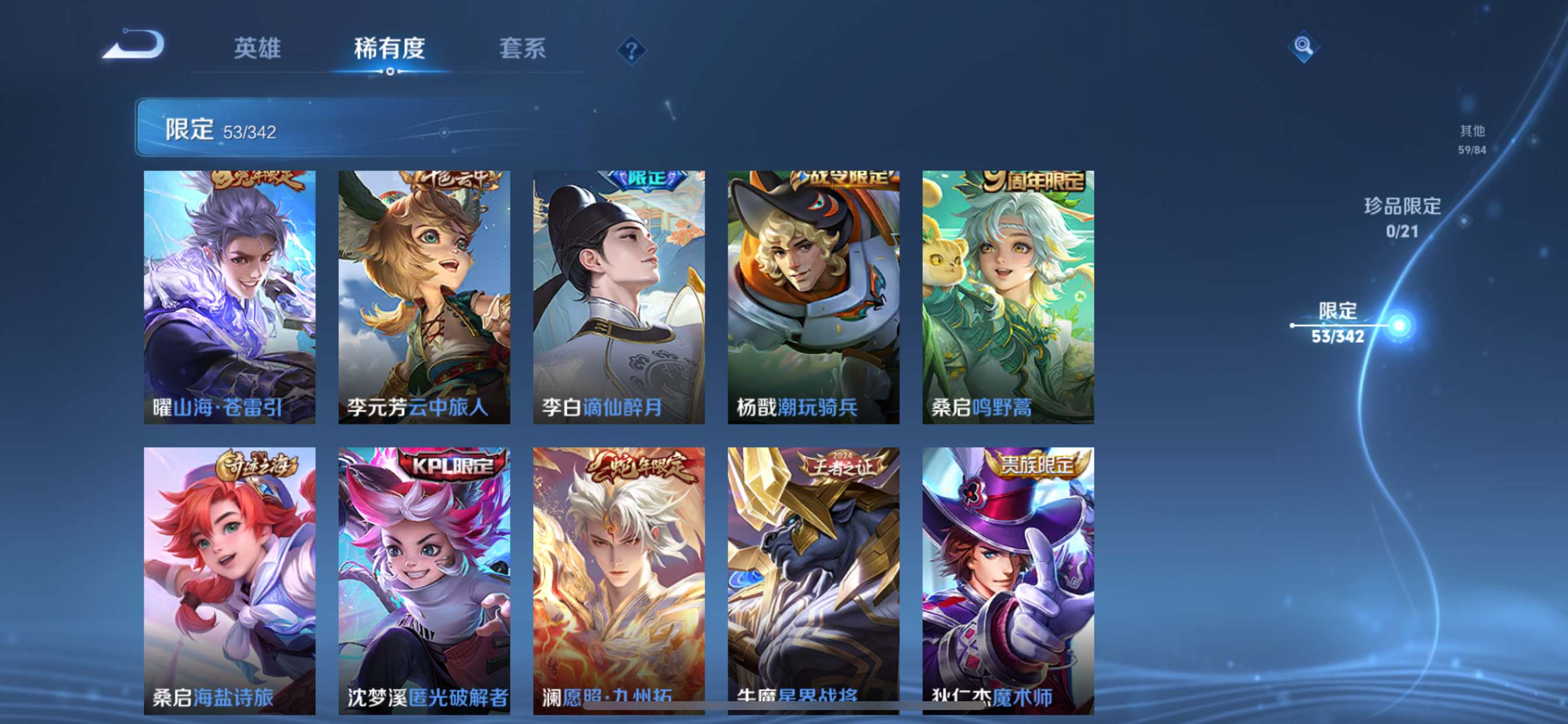Open the search magnifier icon
The height and width of the screenshot is (724, 1568).
pyautogui.click(x=1303, y=45)
